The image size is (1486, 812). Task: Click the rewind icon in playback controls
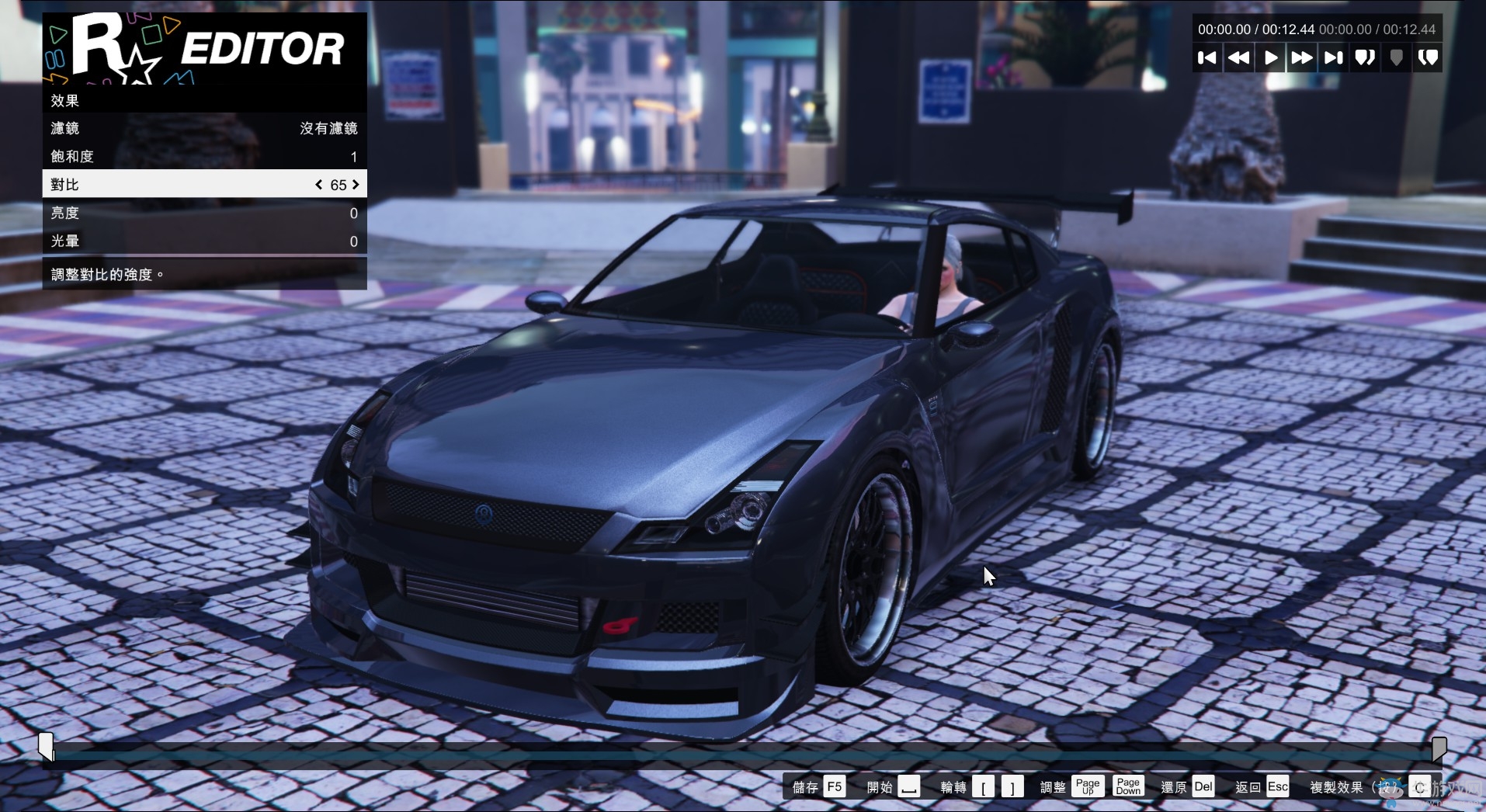point(1238,57)
